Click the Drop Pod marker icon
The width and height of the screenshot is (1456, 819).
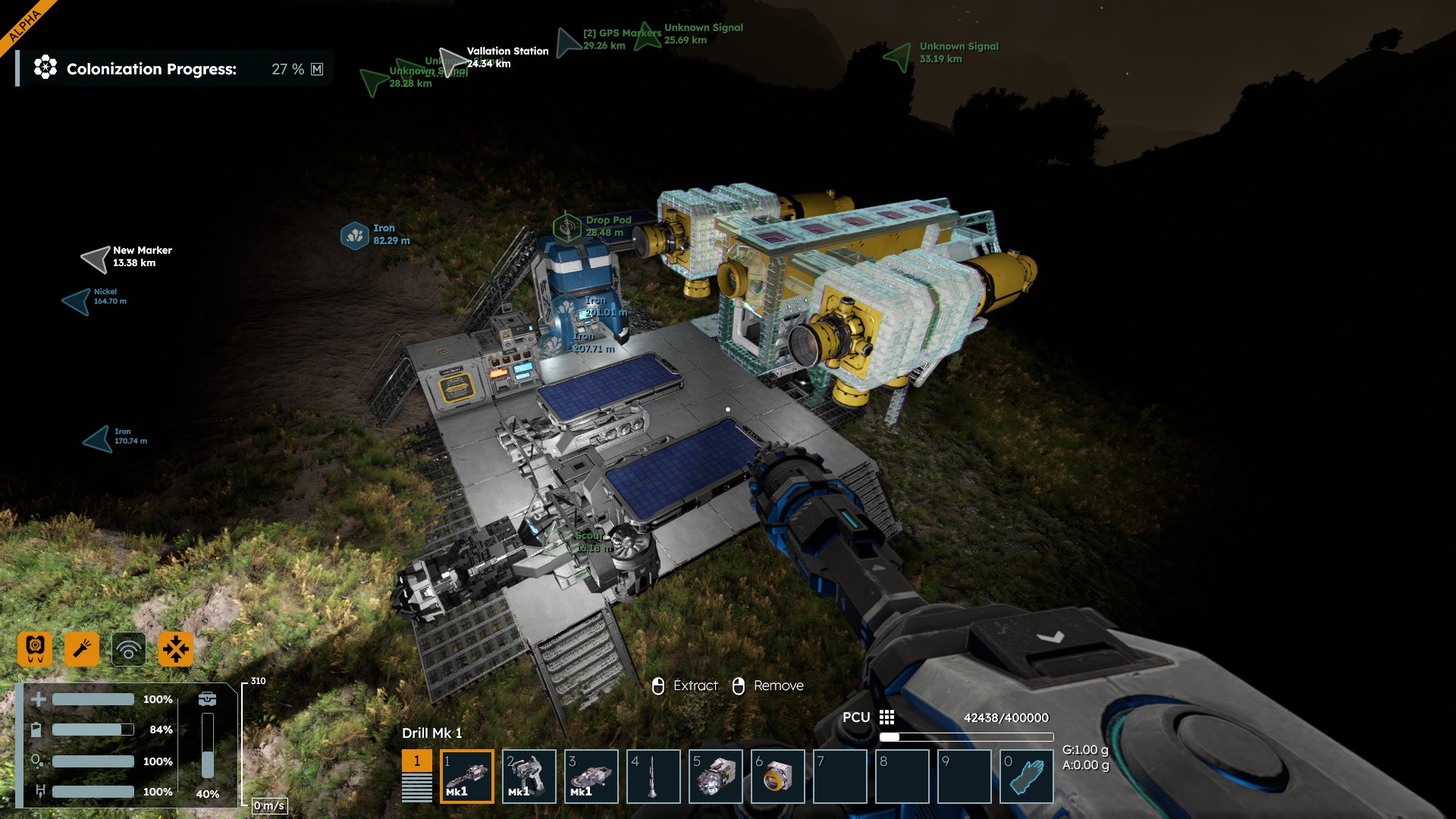[x=566, y=227]
